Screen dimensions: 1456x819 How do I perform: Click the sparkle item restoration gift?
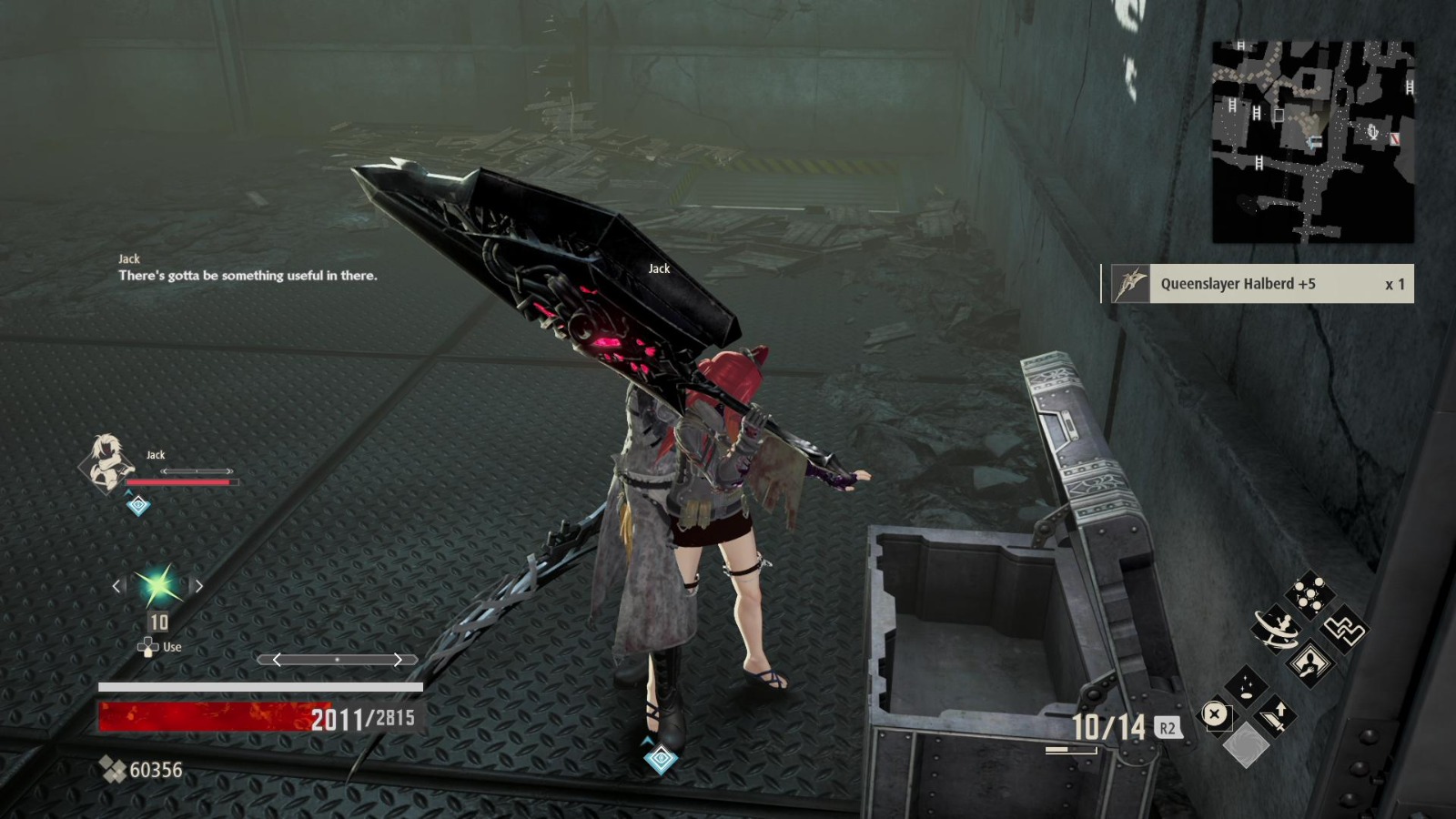1247,685
